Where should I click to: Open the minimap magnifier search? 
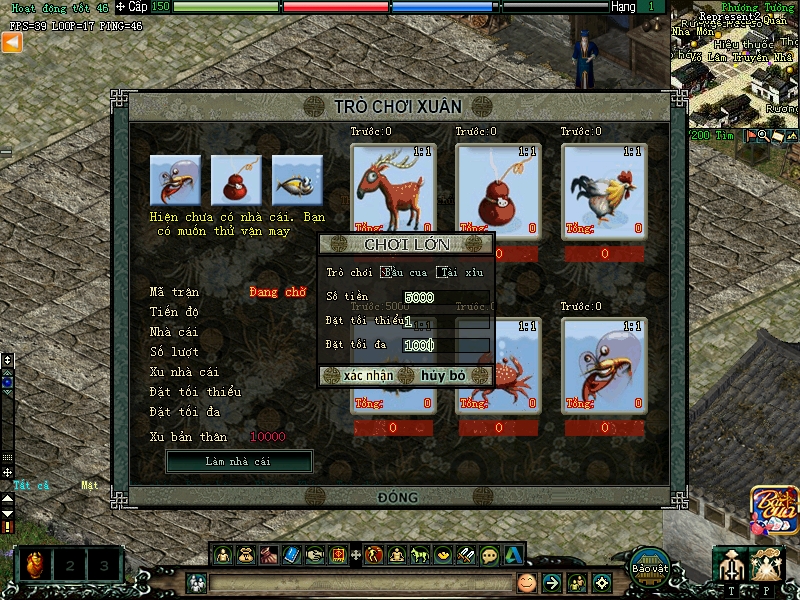762,135
